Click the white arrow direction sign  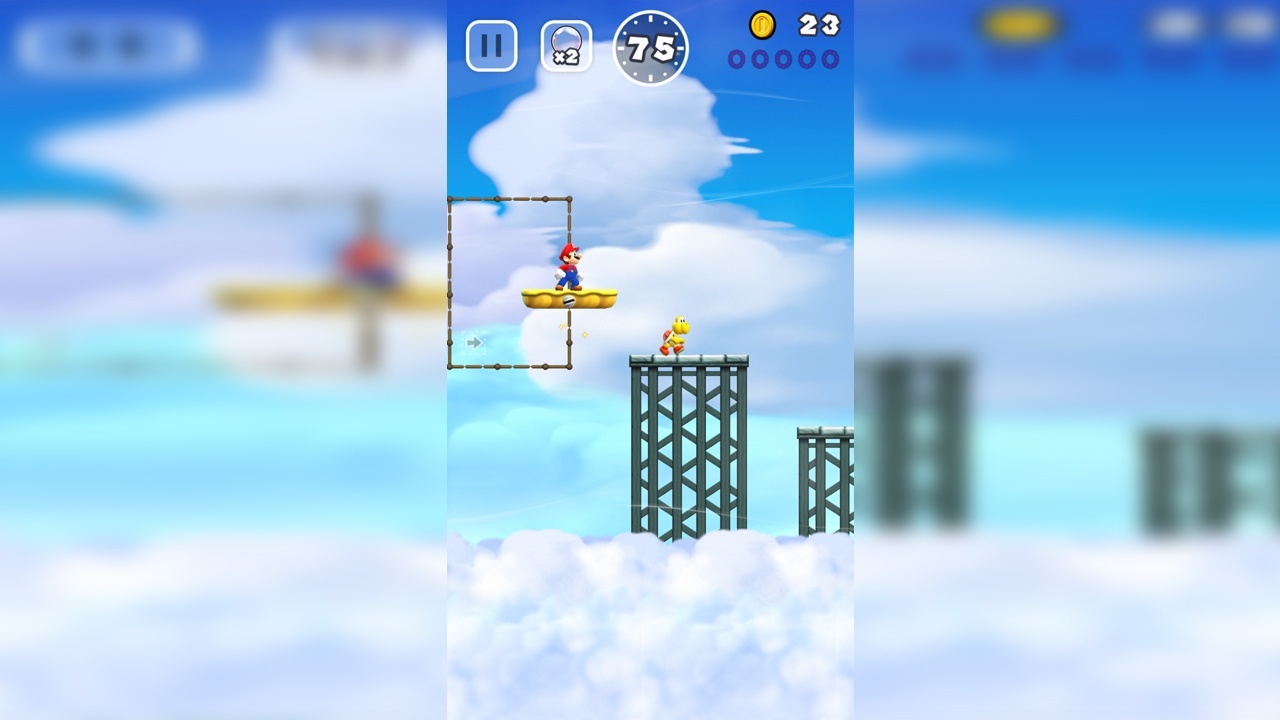pos(473,342)
